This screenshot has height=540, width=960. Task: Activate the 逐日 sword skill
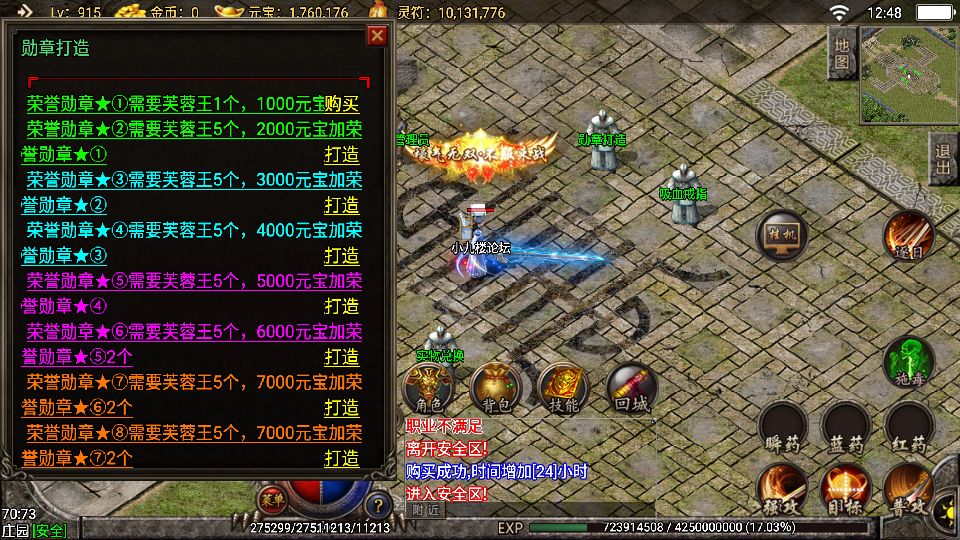pyautogui.click(x=908, y=235)
